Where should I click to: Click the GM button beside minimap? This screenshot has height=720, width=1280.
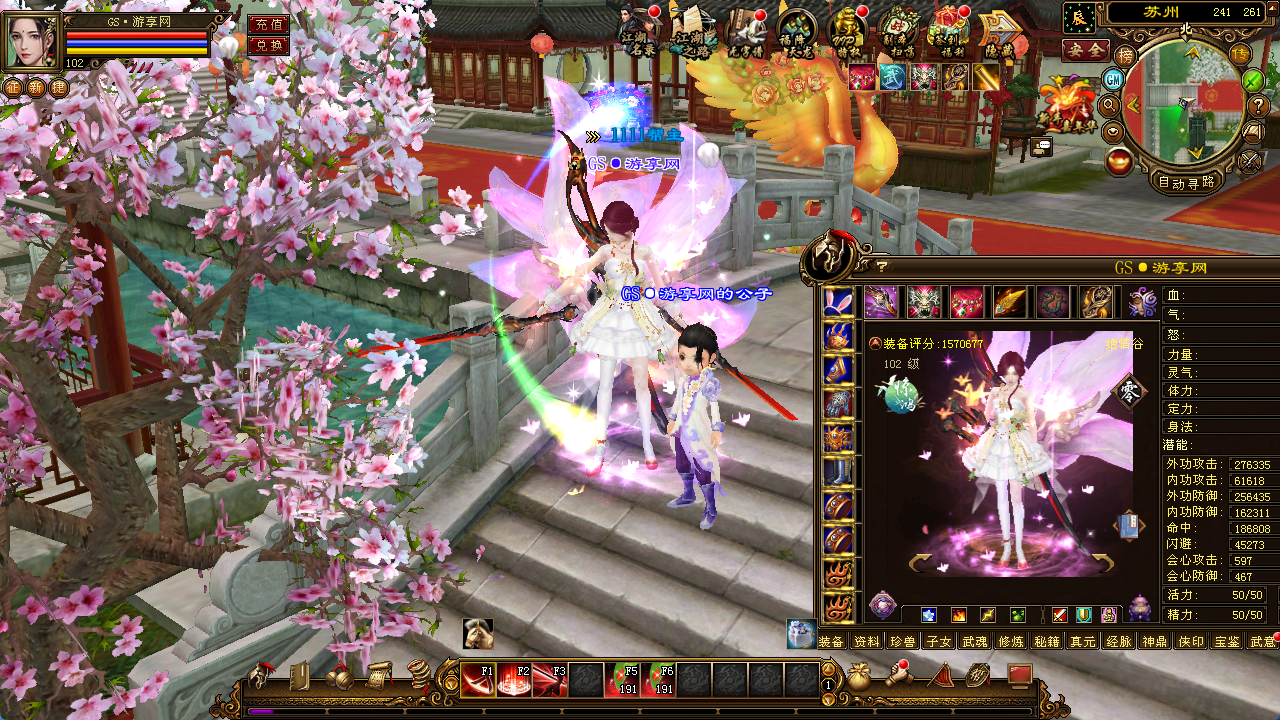(1114, 80)
